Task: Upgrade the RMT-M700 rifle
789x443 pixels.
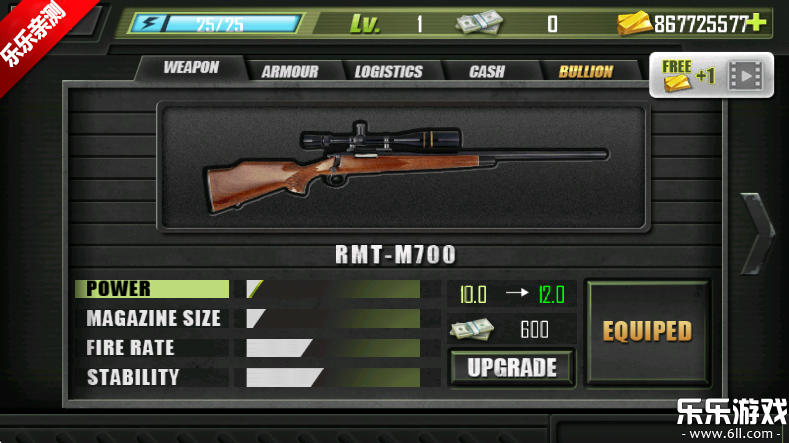Action: click(x=511, y=367)
